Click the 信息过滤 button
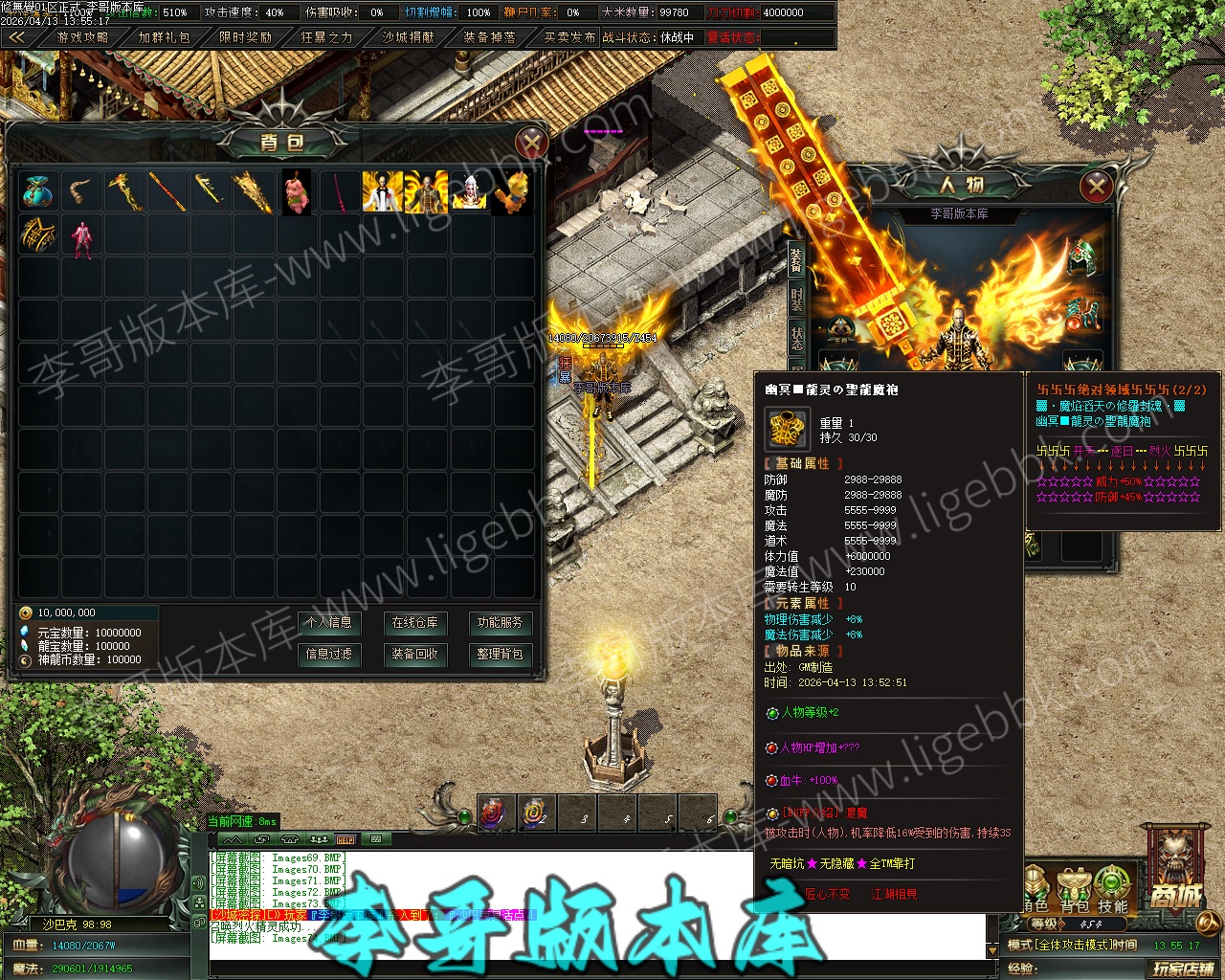 pos(328,654)
